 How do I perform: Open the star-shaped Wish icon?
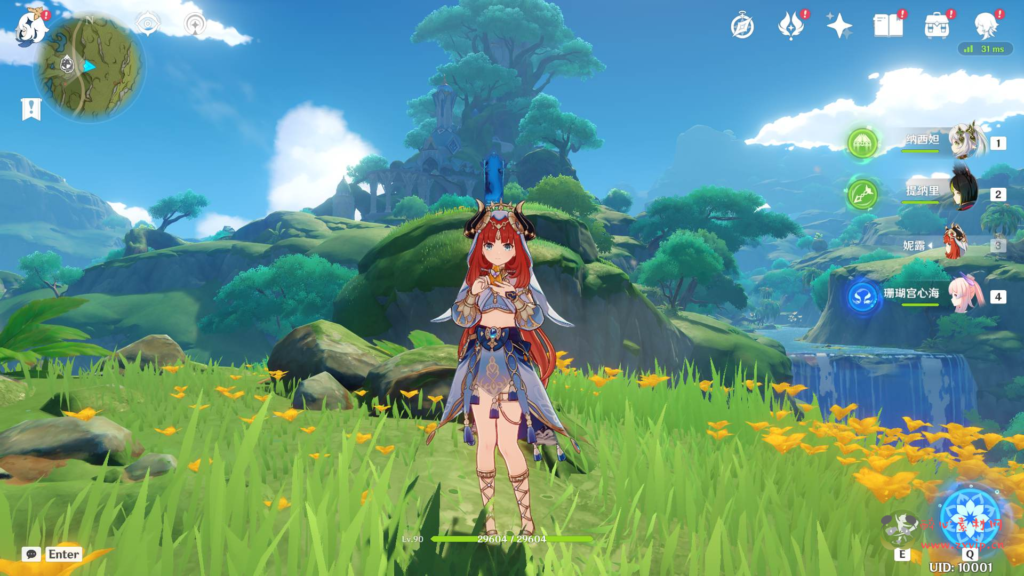tap(839, 26)
